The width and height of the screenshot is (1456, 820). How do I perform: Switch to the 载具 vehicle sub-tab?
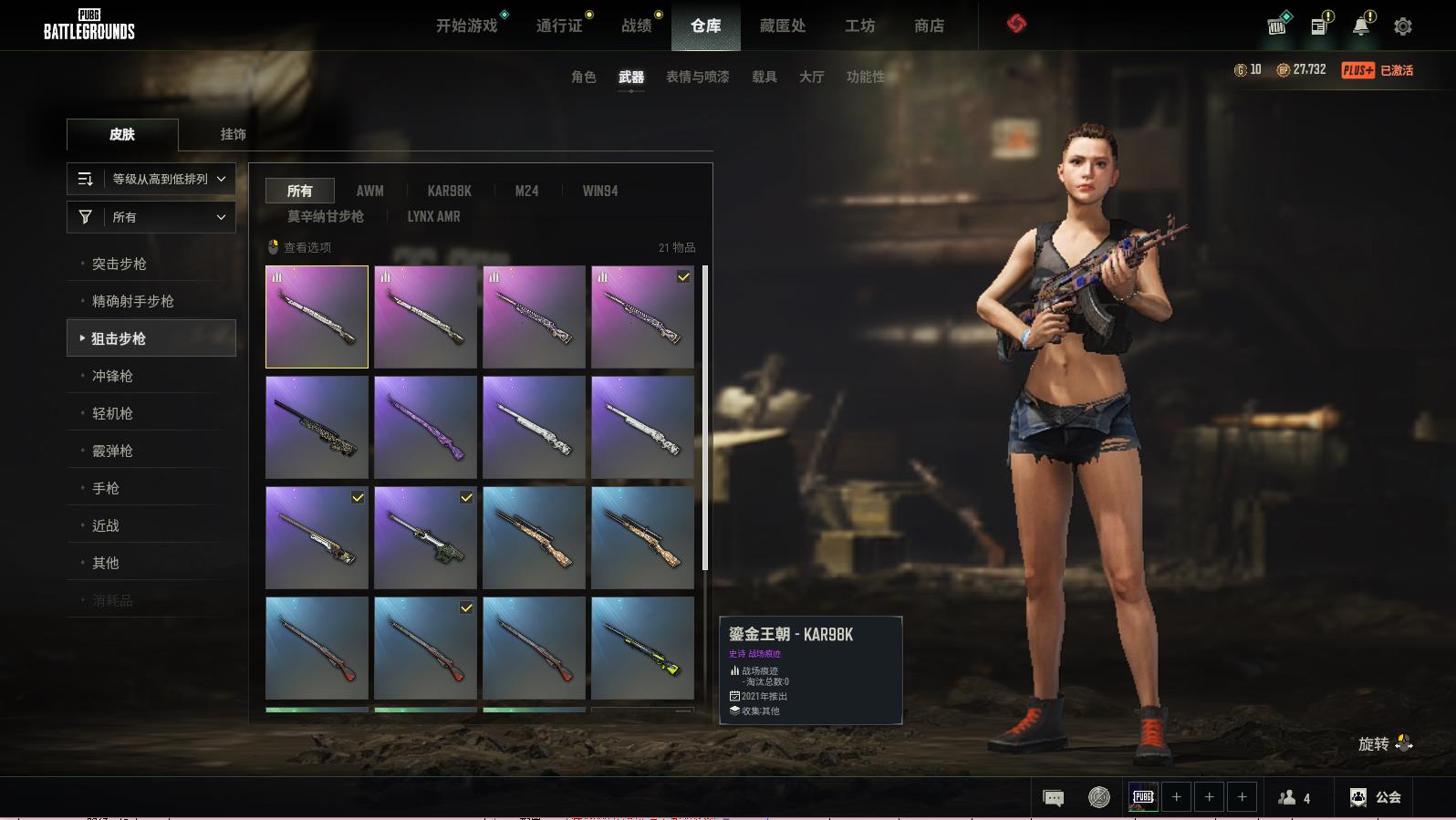764,77
